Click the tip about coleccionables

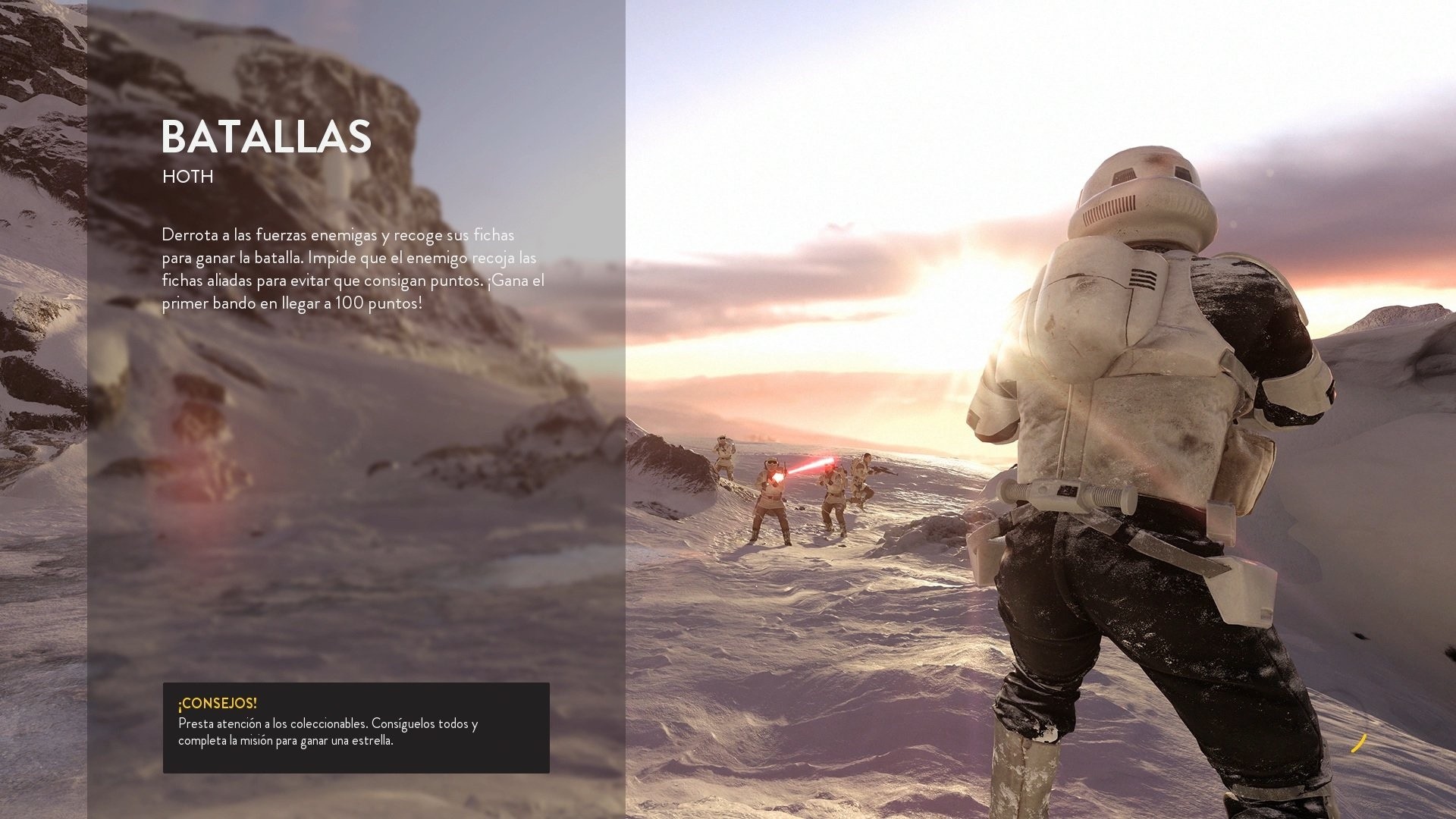326,733
